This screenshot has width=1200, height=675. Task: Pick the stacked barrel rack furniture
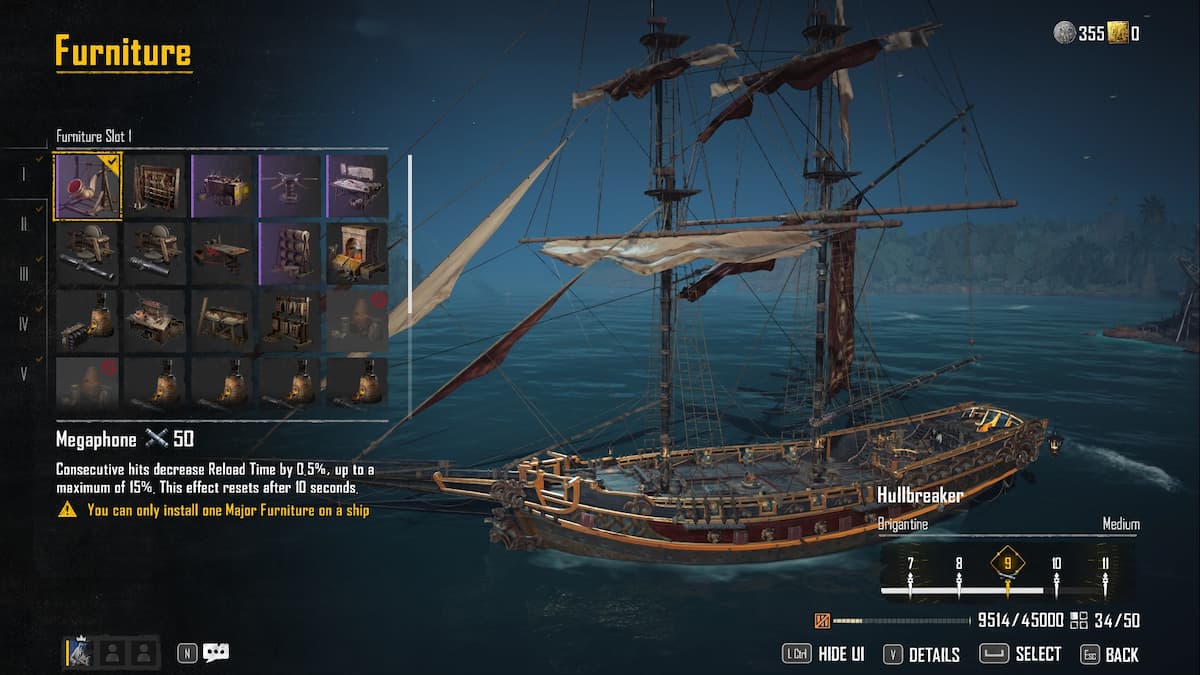pyautogui.click(x=290, y=253)
